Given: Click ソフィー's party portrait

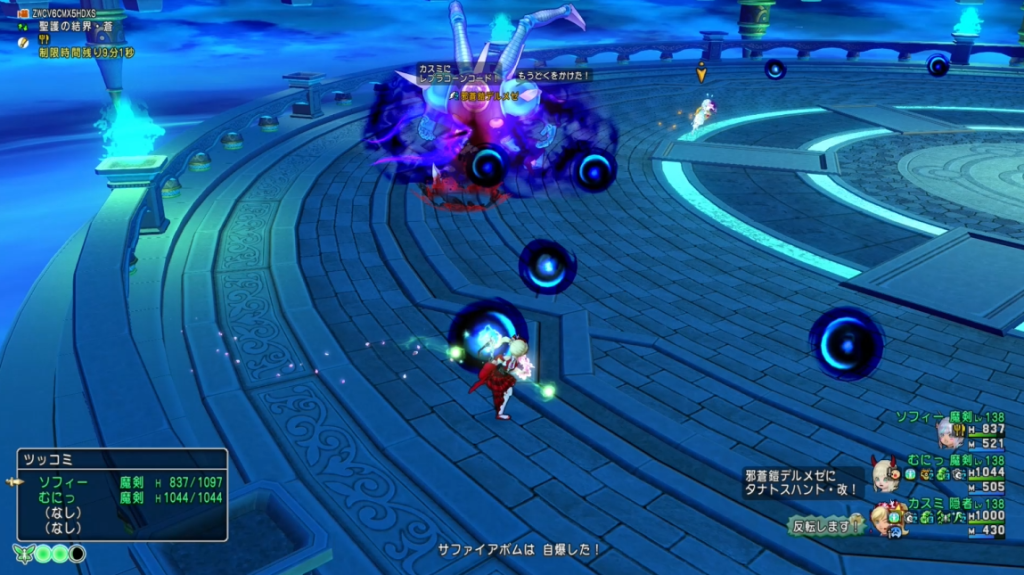Looking at the screenshot, I should point(949,432).
